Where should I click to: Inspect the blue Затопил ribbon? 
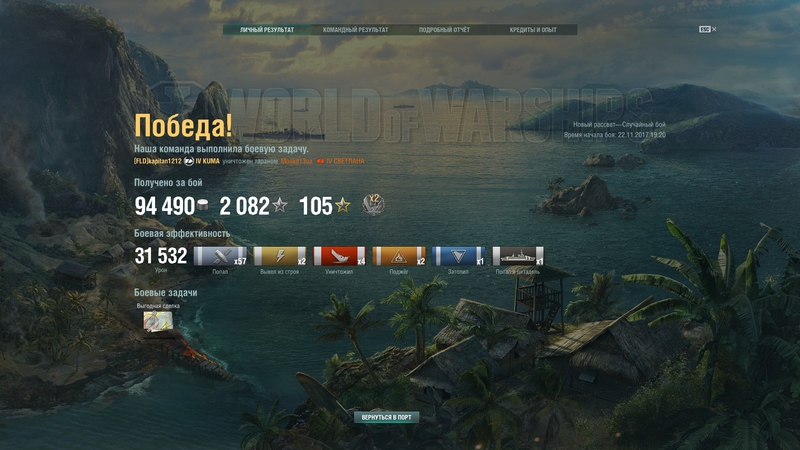click(x=459, y=256)
